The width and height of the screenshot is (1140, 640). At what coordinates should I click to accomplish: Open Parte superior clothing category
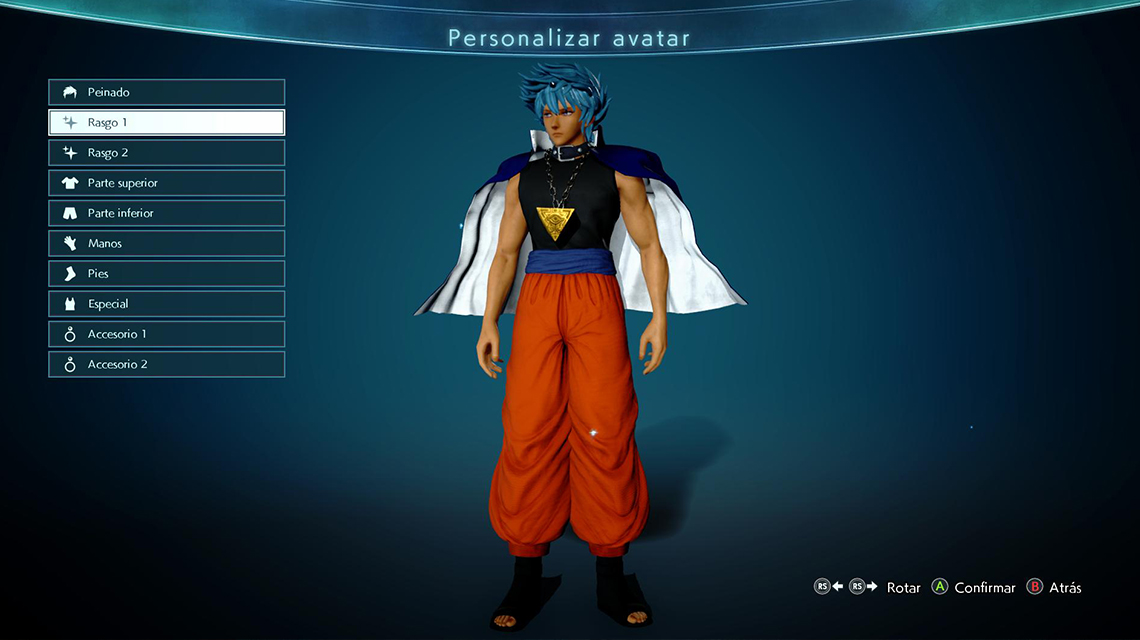point(166,183)
